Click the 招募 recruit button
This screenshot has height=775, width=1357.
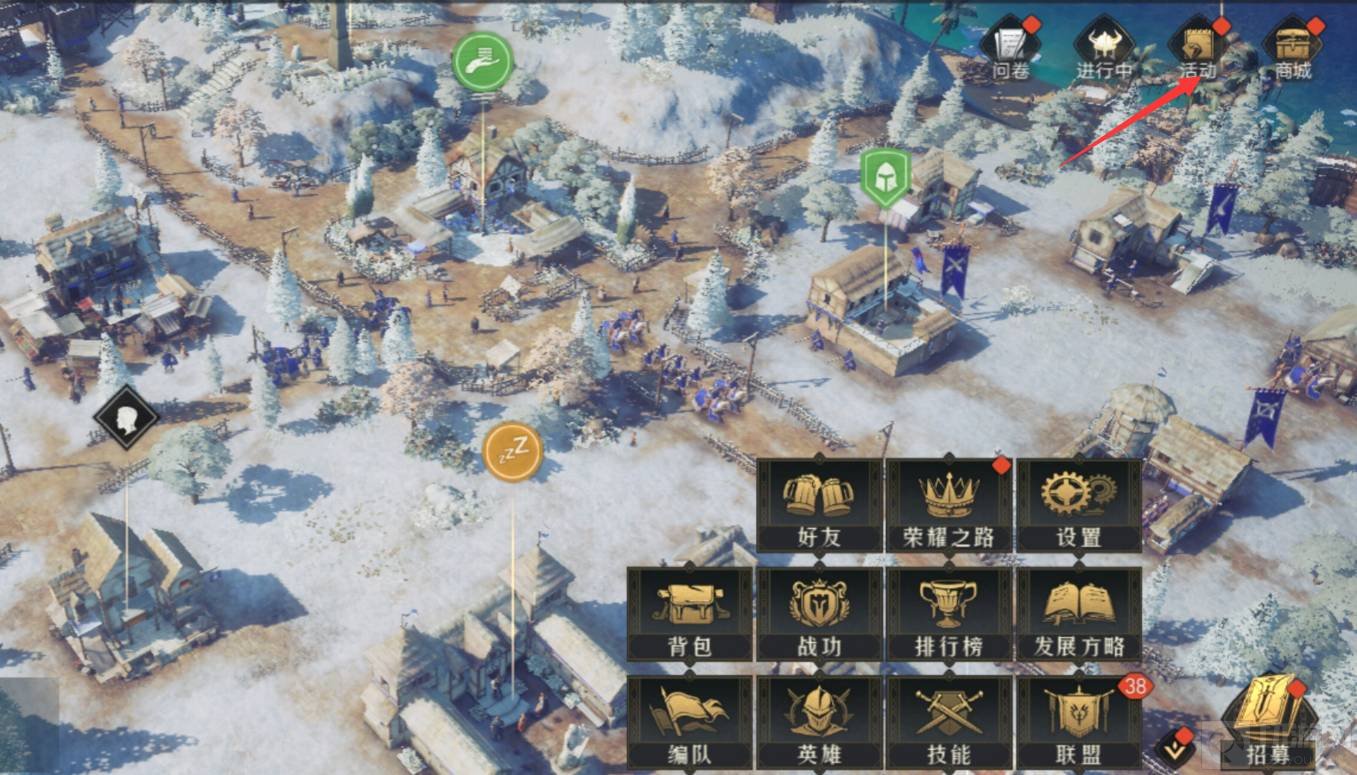click(1269, 720)
